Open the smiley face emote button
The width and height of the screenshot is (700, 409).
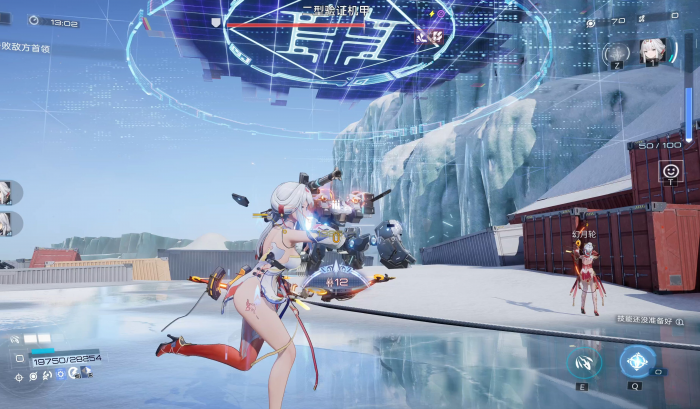(671, 171)
